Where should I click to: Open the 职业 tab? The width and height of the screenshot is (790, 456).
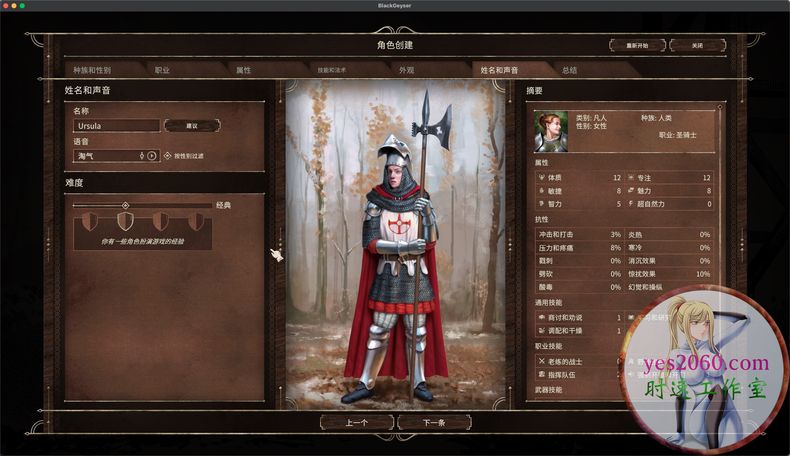click(x=162, y=71)
